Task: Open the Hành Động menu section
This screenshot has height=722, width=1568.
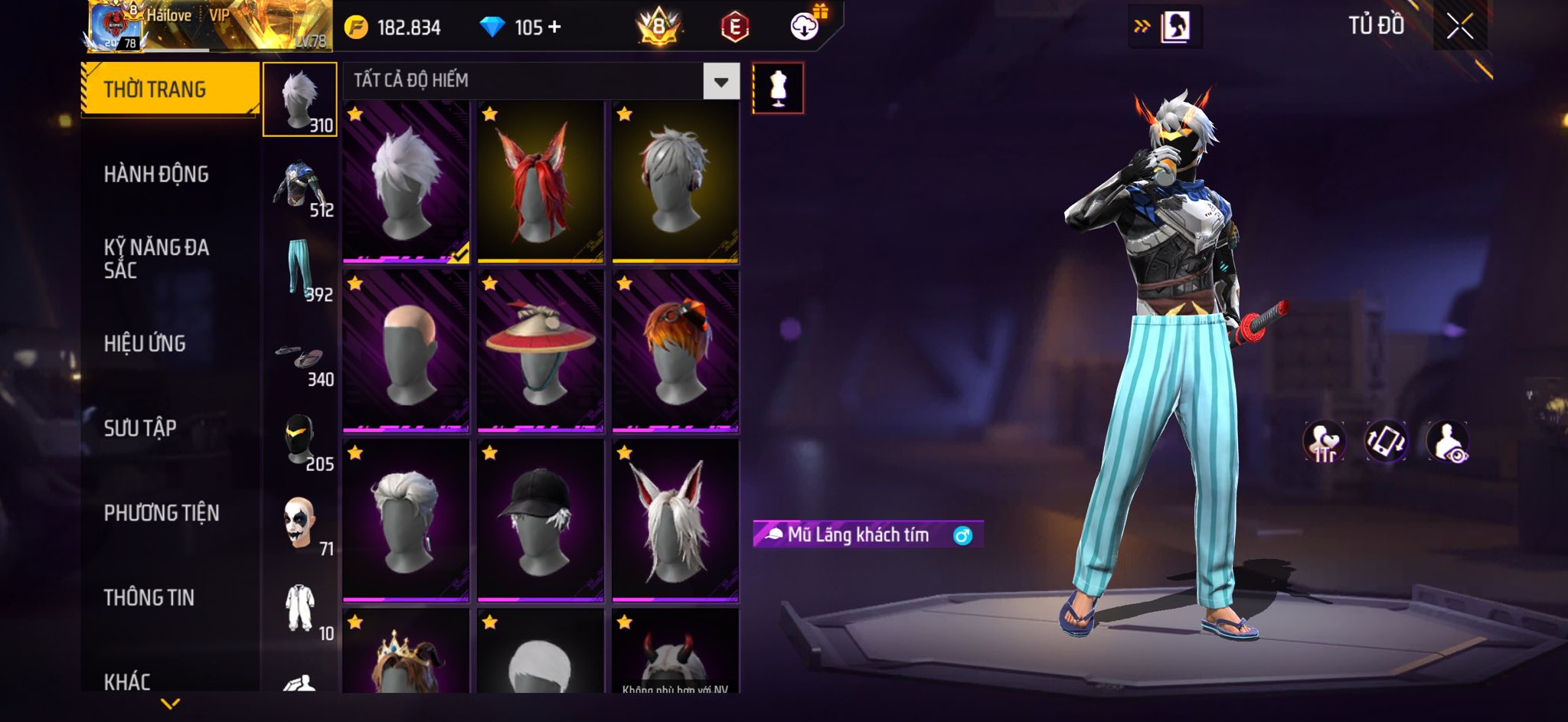Action: point(156,175)
